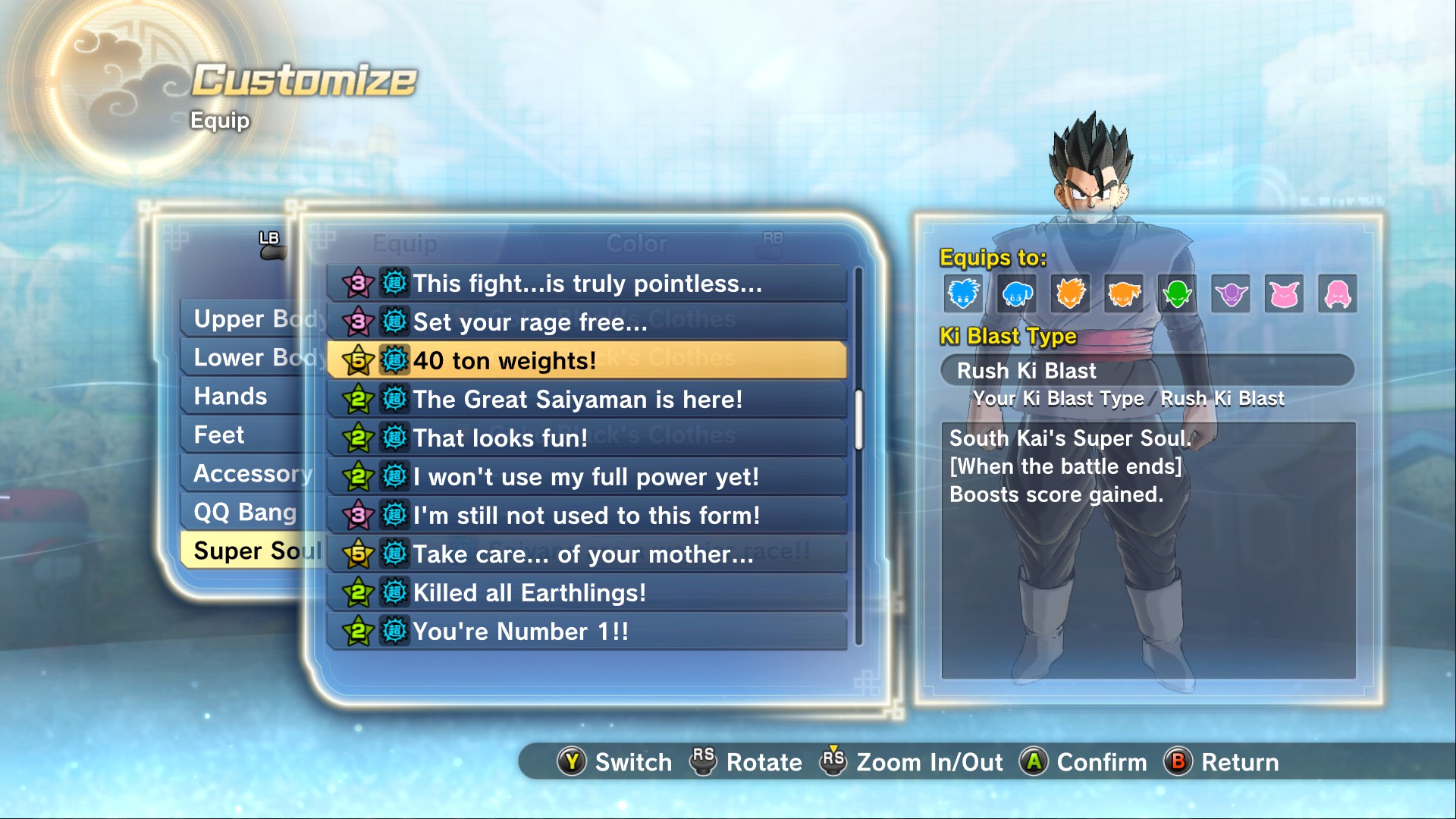
Task: Open the QQ Bang category
Action: click(x=244, y=513)
